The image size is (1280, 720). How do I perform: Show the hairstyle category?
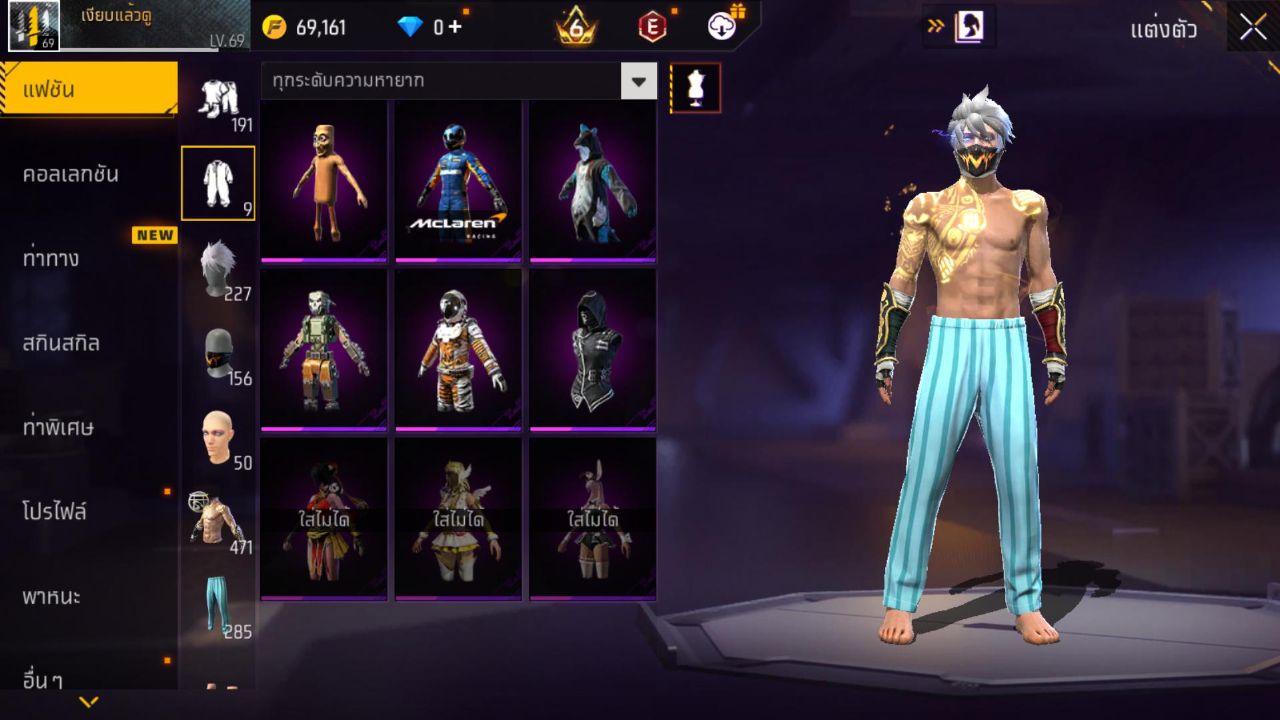[x=217, y=268]
